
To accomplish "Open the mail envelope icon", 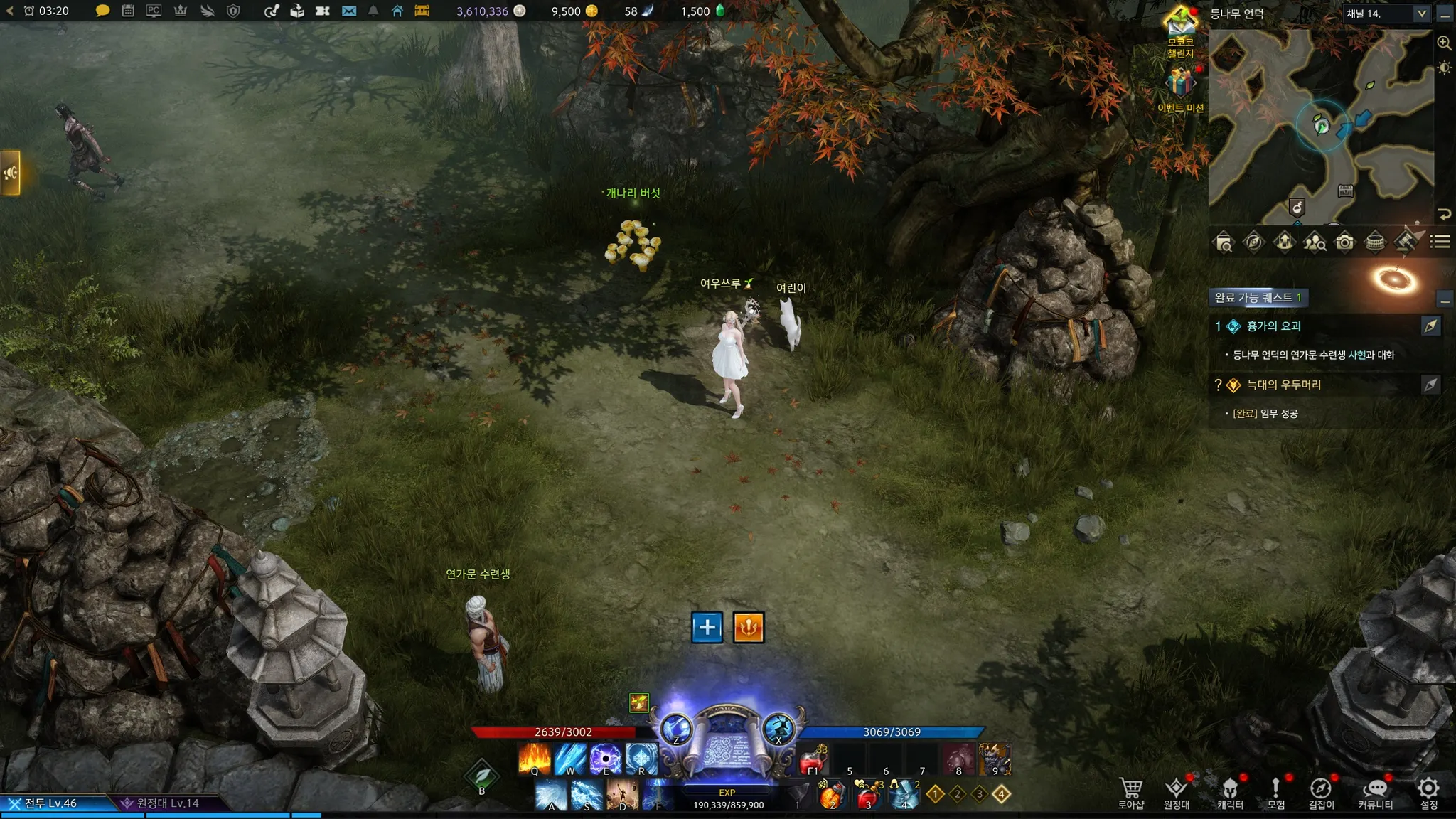I will tap(348, 11).
